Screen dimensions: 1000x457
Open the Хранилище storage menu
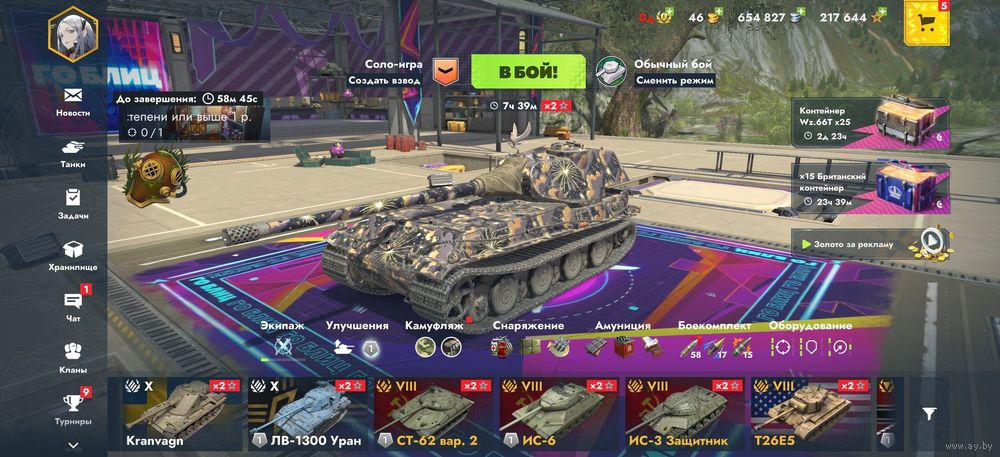pyautogui.click(x=73, y=255)
